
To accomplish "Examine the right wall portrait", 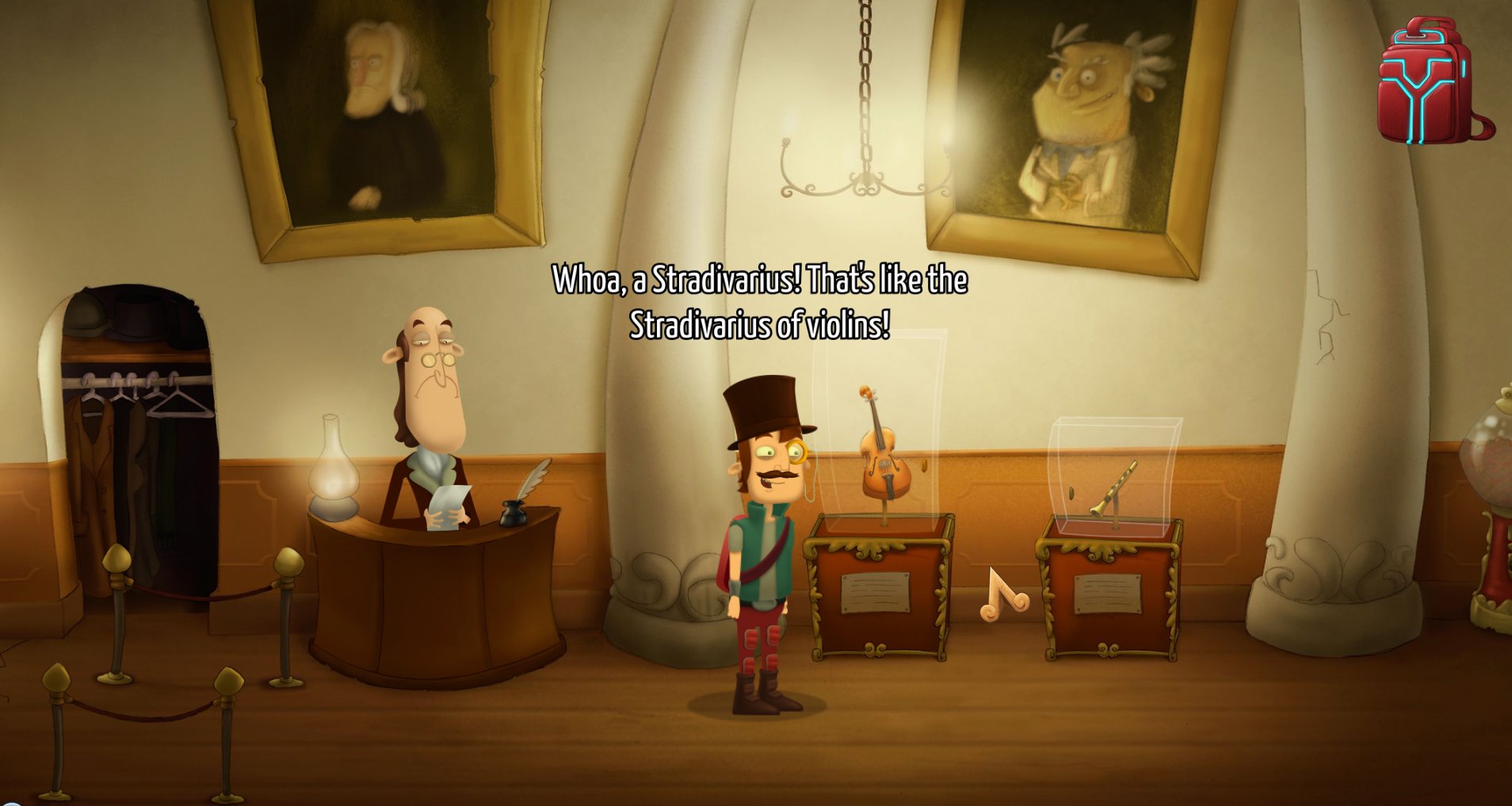I will 1078,119.
